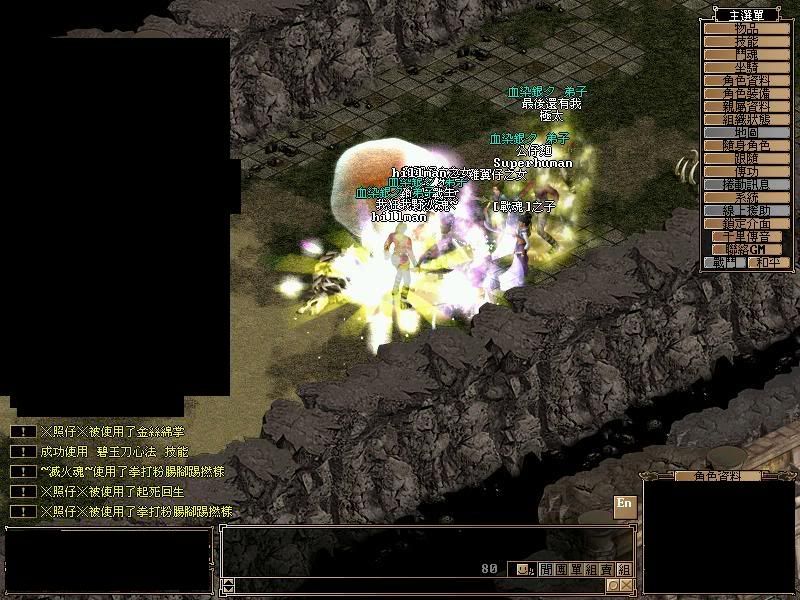The height and width of the screenshot is (600, 800).
Task: Open 角色資料 character info entry
Action: pyautogui.click(x=747, y=80)
